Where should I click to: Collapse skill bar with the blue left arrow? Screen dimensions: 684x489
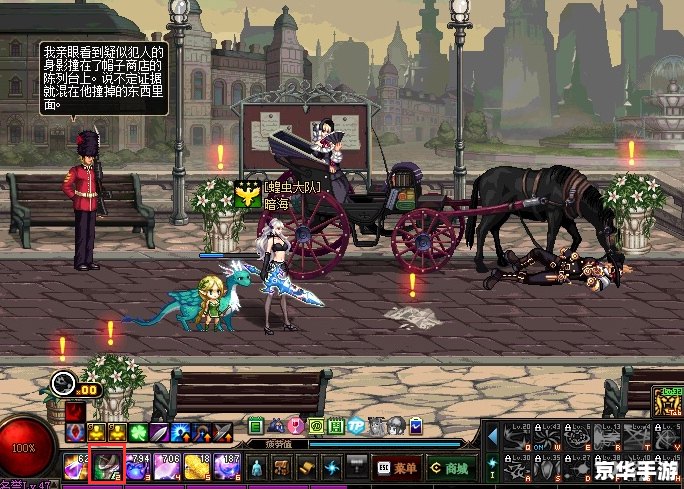click(x=492, y=436)
